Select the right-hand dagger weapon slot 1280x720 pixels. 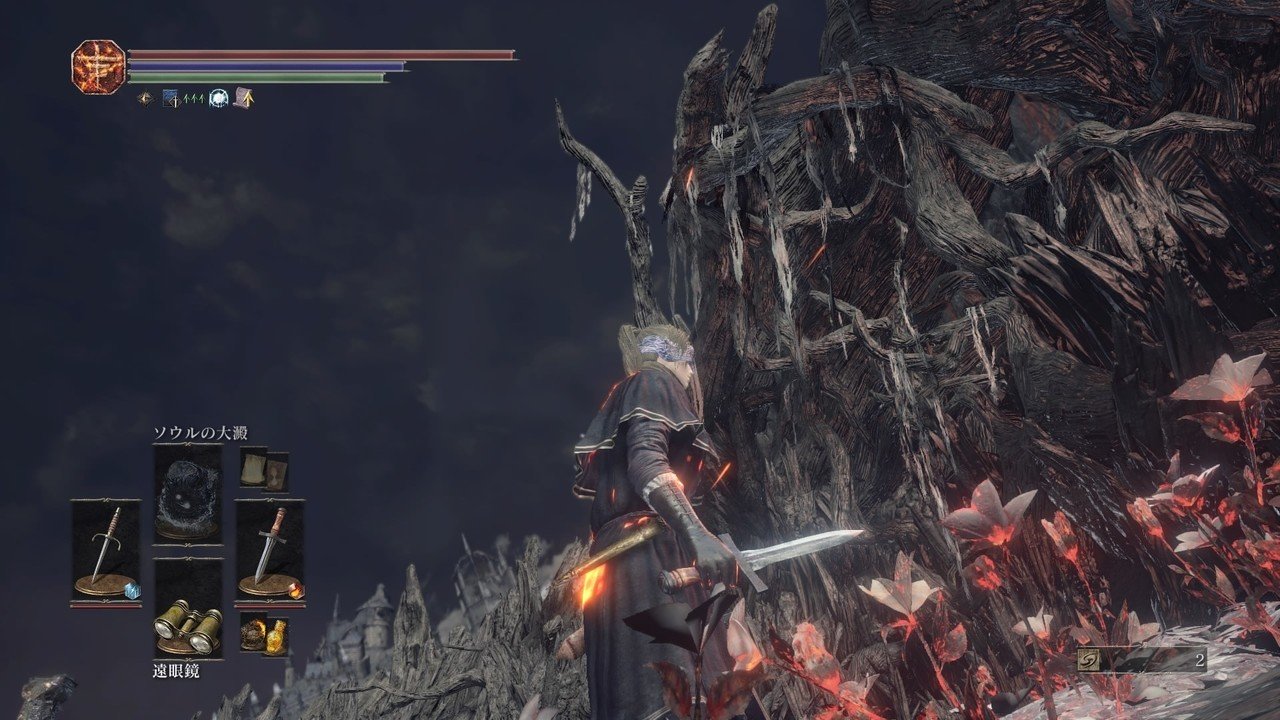[x=269, y=550]
